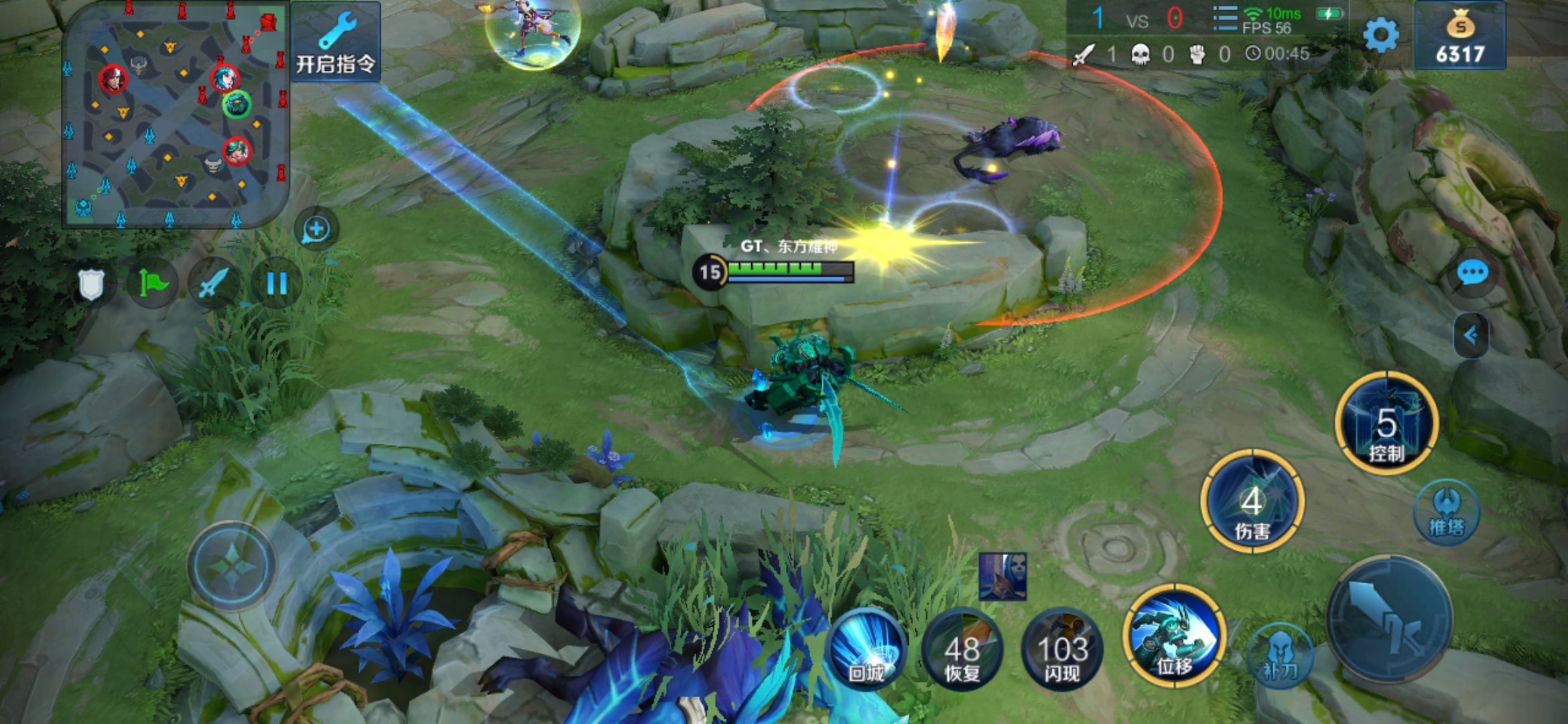Tap the 补刀 last-hit button

click(1281, 656)
